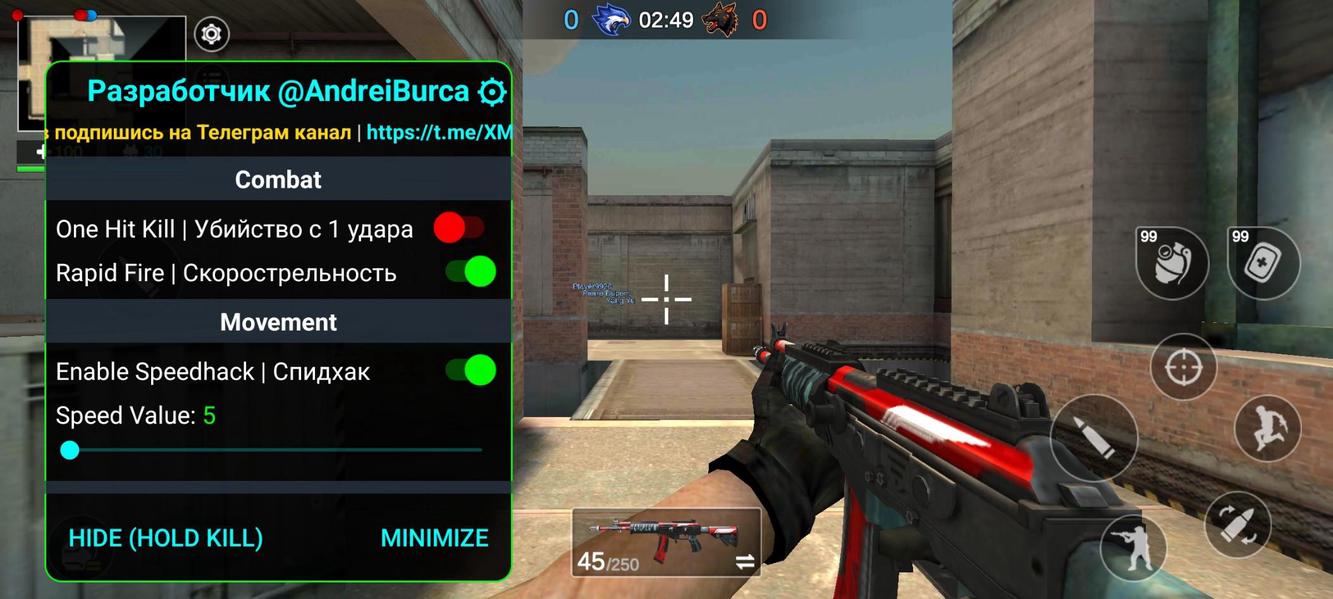Click the Speed Value slider handle
This screenshot has width=1333, height=599.
click(x=70, y=450)
